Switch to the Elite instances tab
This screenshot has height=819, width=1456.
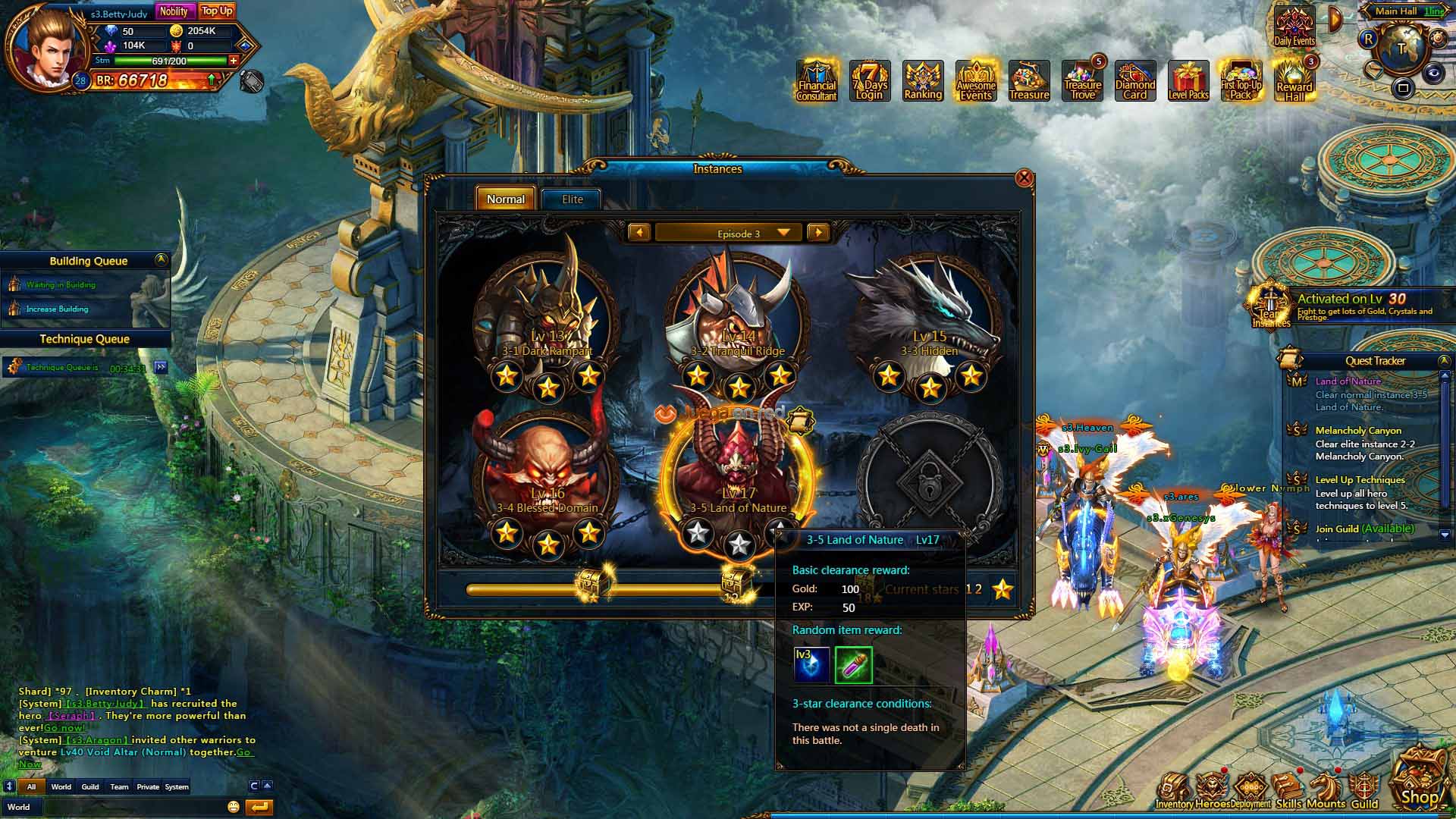point(572,199)
